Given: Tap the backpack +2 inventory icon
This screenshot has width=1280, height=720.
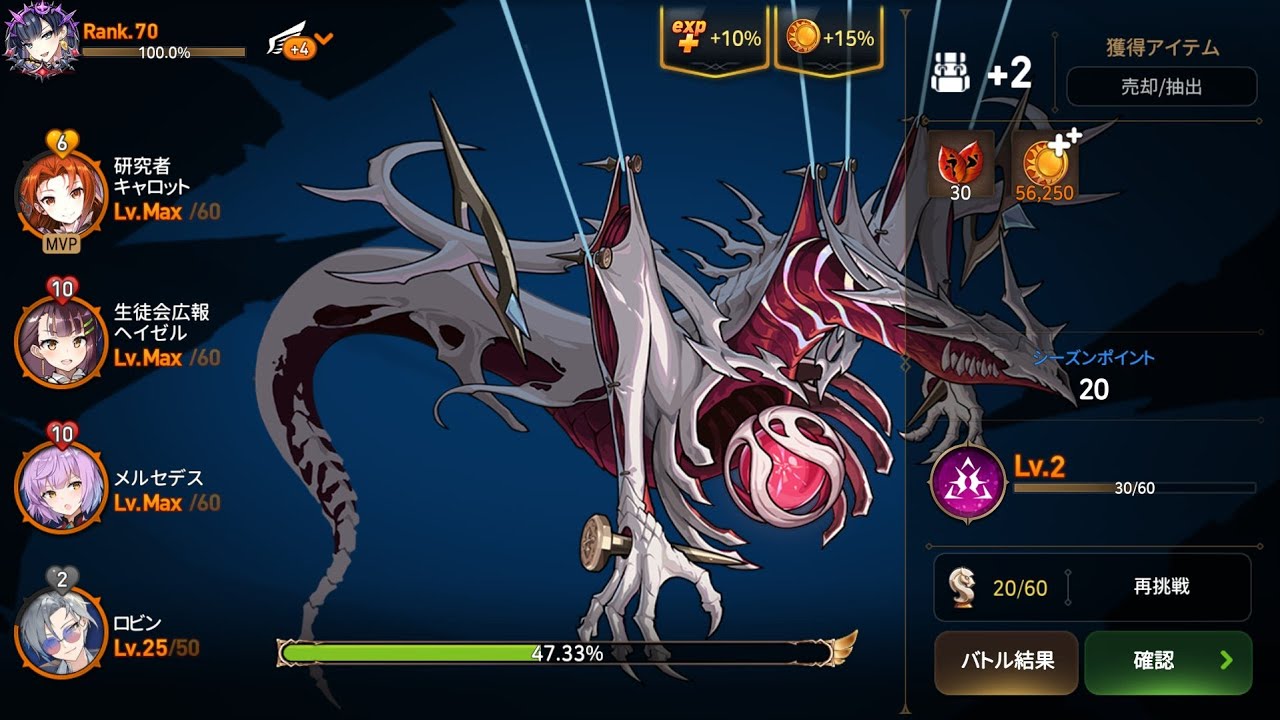Looking at the screenshot, I should (x=951, y=73).
